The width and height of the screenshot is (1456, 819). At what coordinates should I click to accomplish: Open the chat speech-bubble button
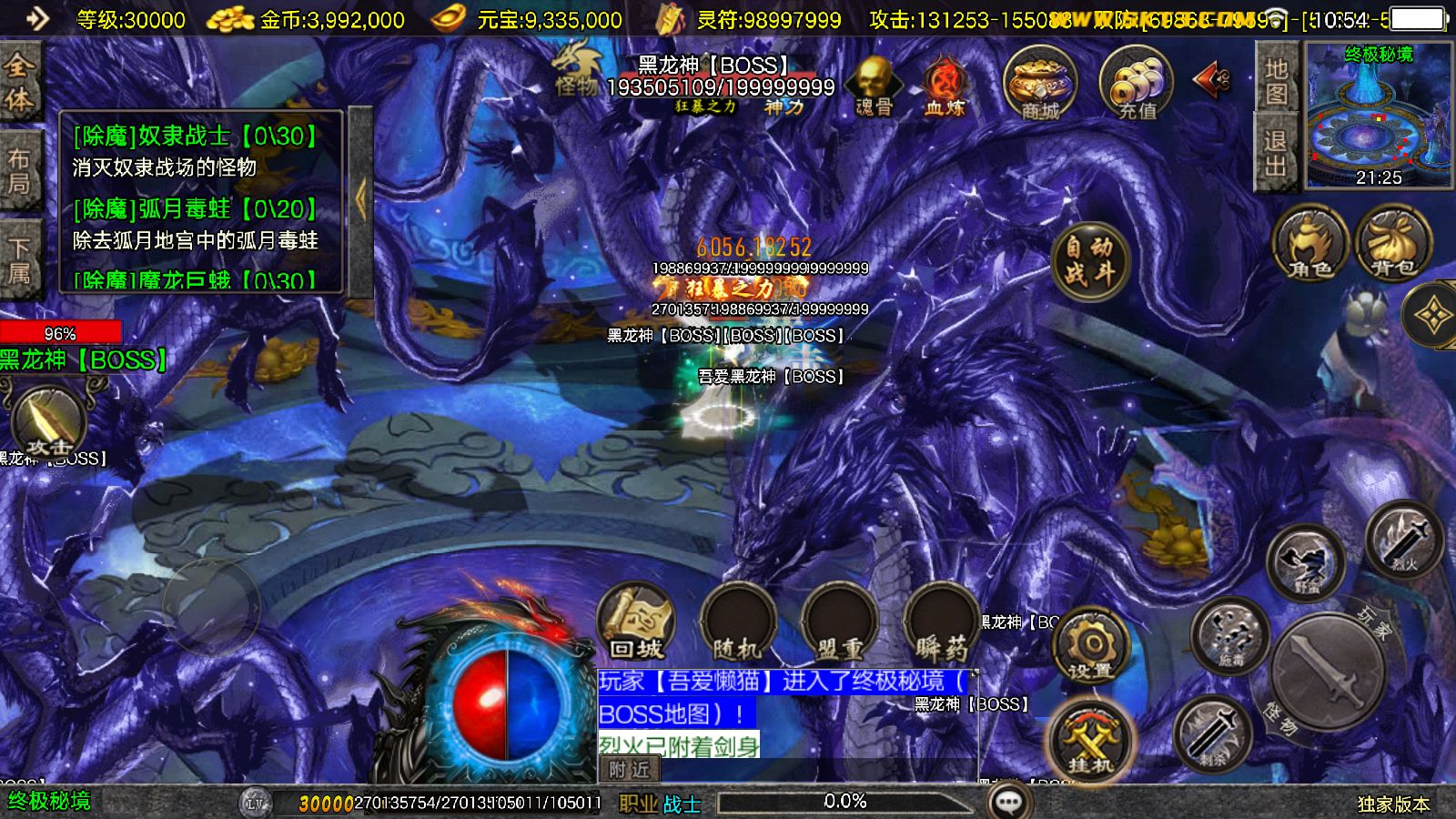pyautogui.click(x=1009, y=802)
